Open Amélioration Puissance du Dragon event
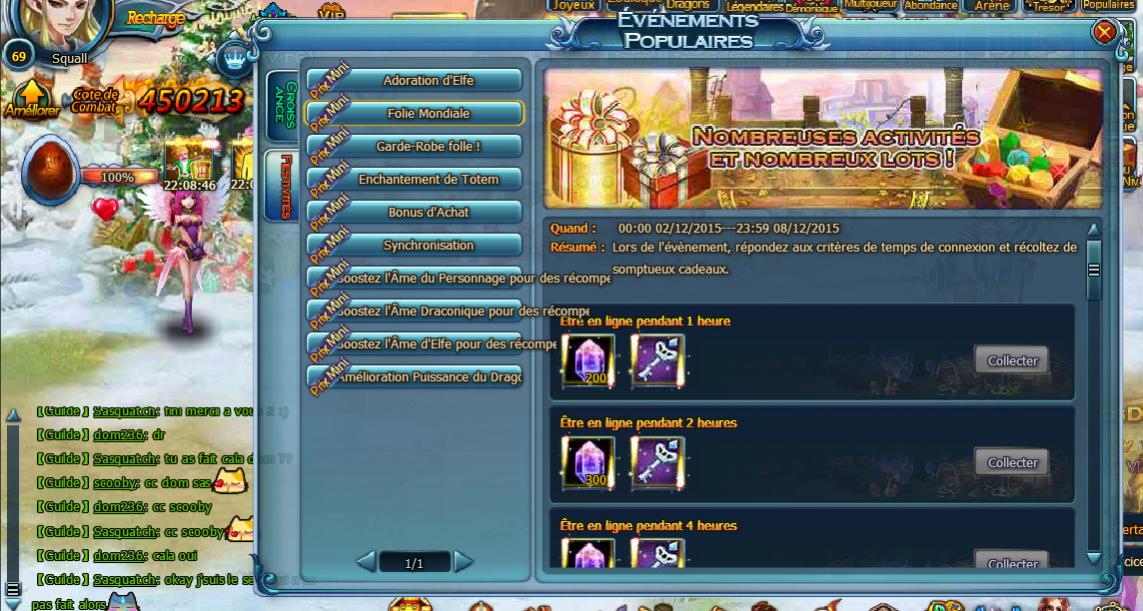 pyautogui.click(x=428, y=378)
